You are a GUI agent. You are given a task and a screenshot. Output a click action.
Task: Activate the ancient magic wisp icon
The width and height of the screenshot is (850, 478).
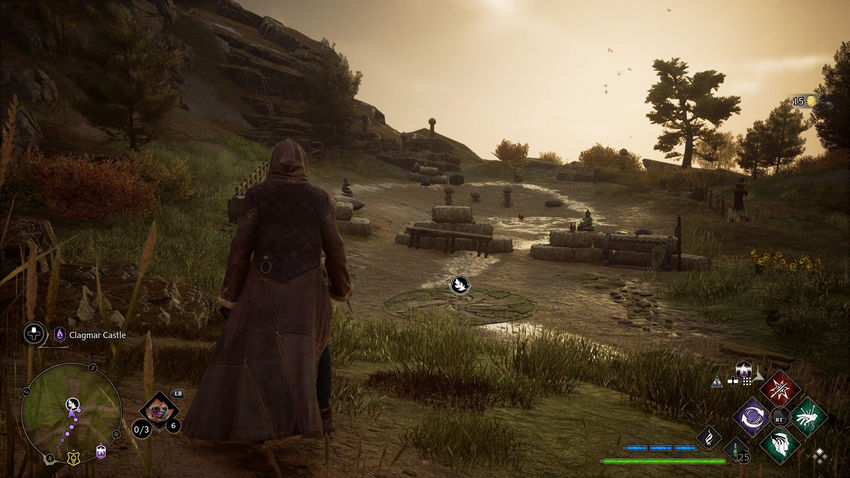click(x=709, y=437)
